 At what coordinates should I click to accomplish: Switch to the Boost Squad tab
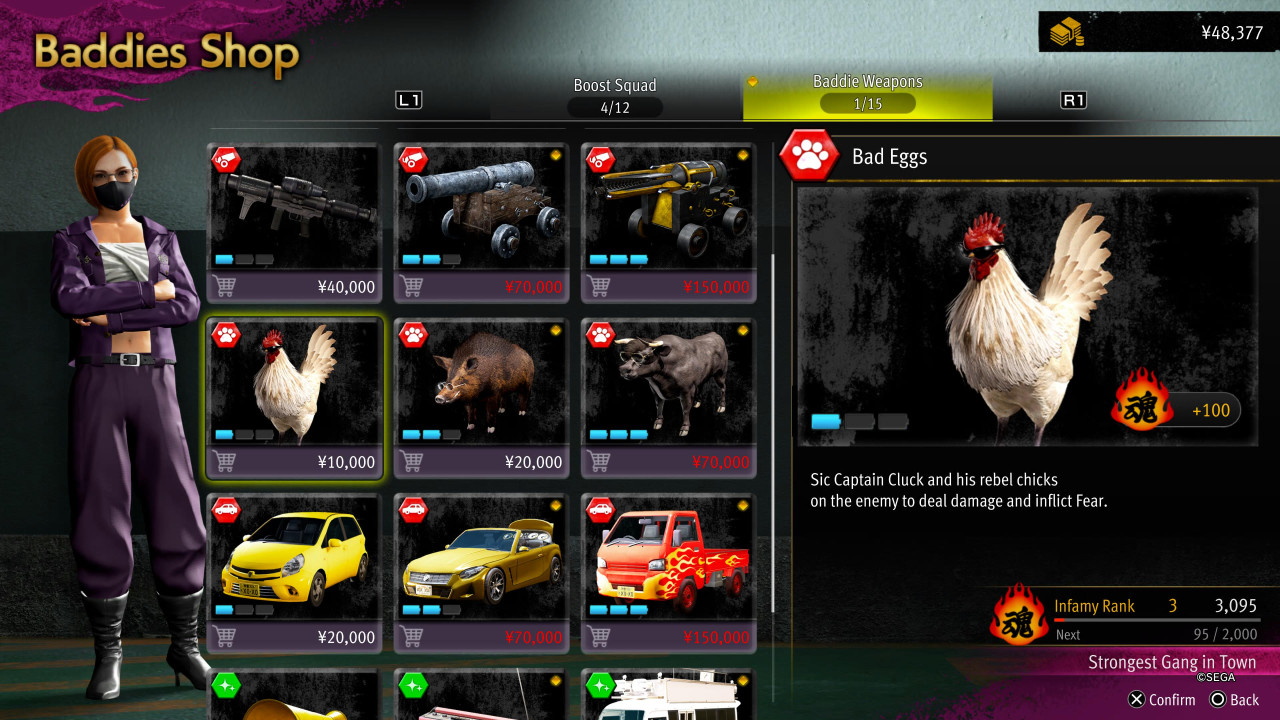click(614, 96)
